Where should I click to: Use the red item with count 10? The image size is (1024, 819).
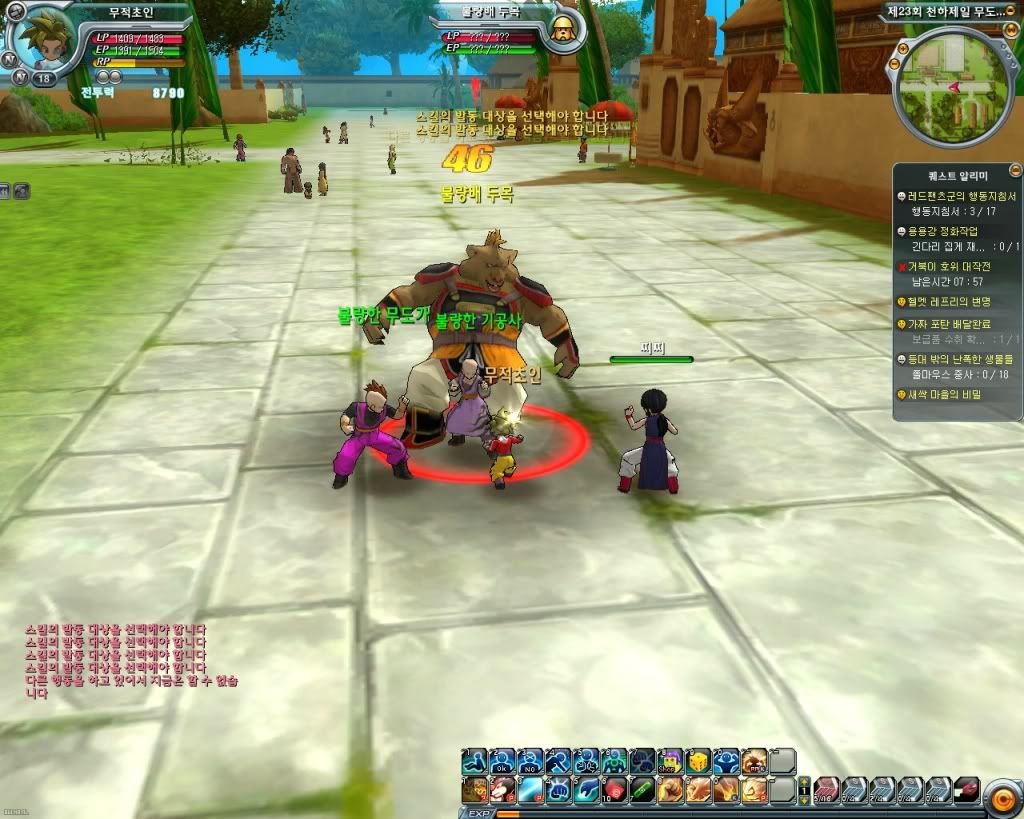(614, 790)
